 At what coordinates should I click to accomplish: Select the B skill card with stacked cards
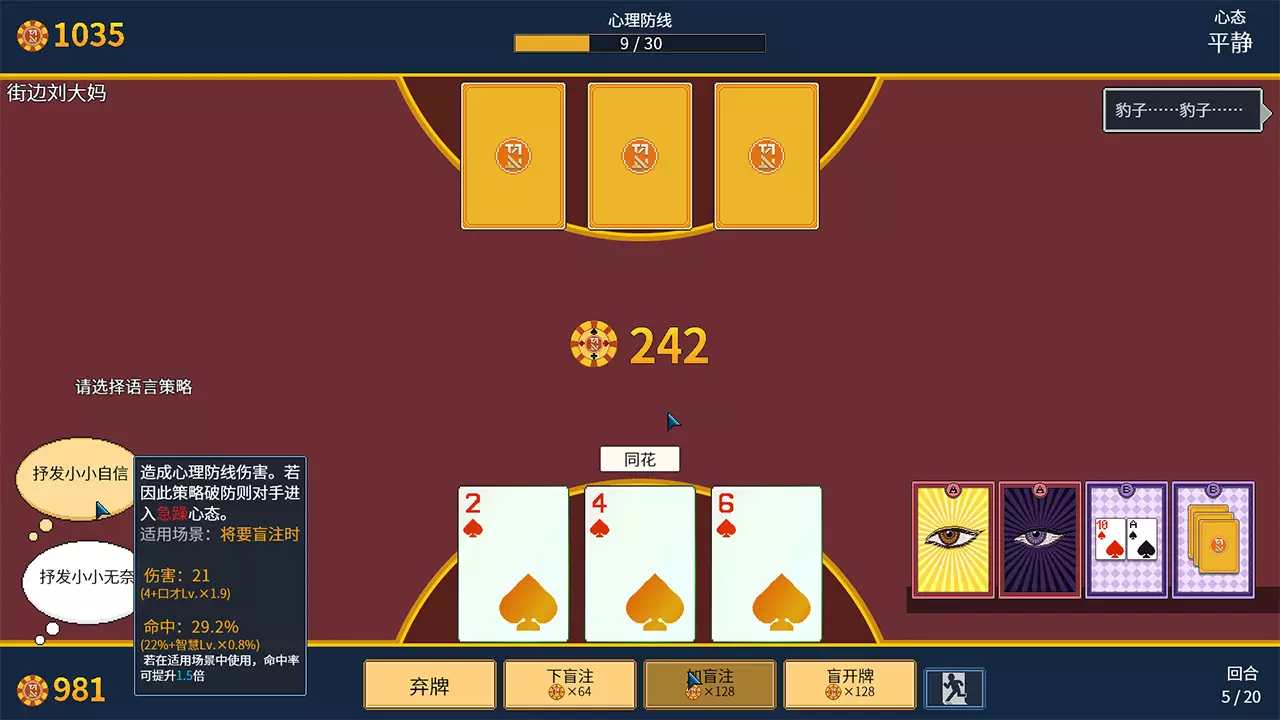coord(1212,539)
